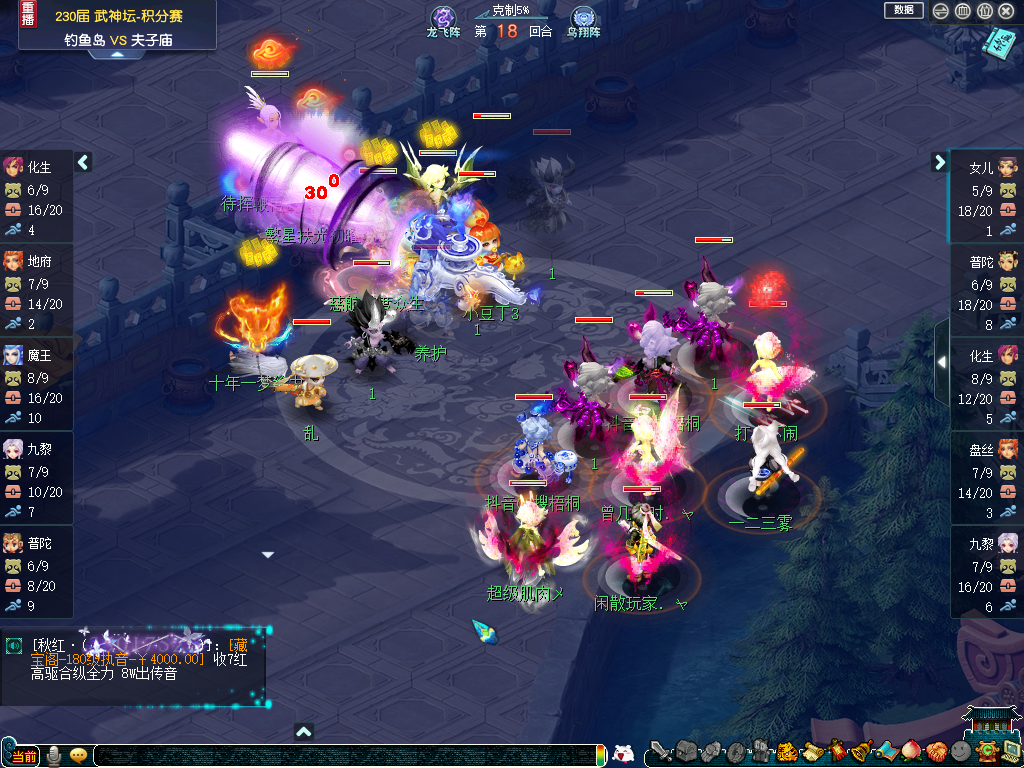Viewport: 1024px width, 768px height.
Task: Click the 鸟翔阵 formation icon
Action: tap(583, 19)
